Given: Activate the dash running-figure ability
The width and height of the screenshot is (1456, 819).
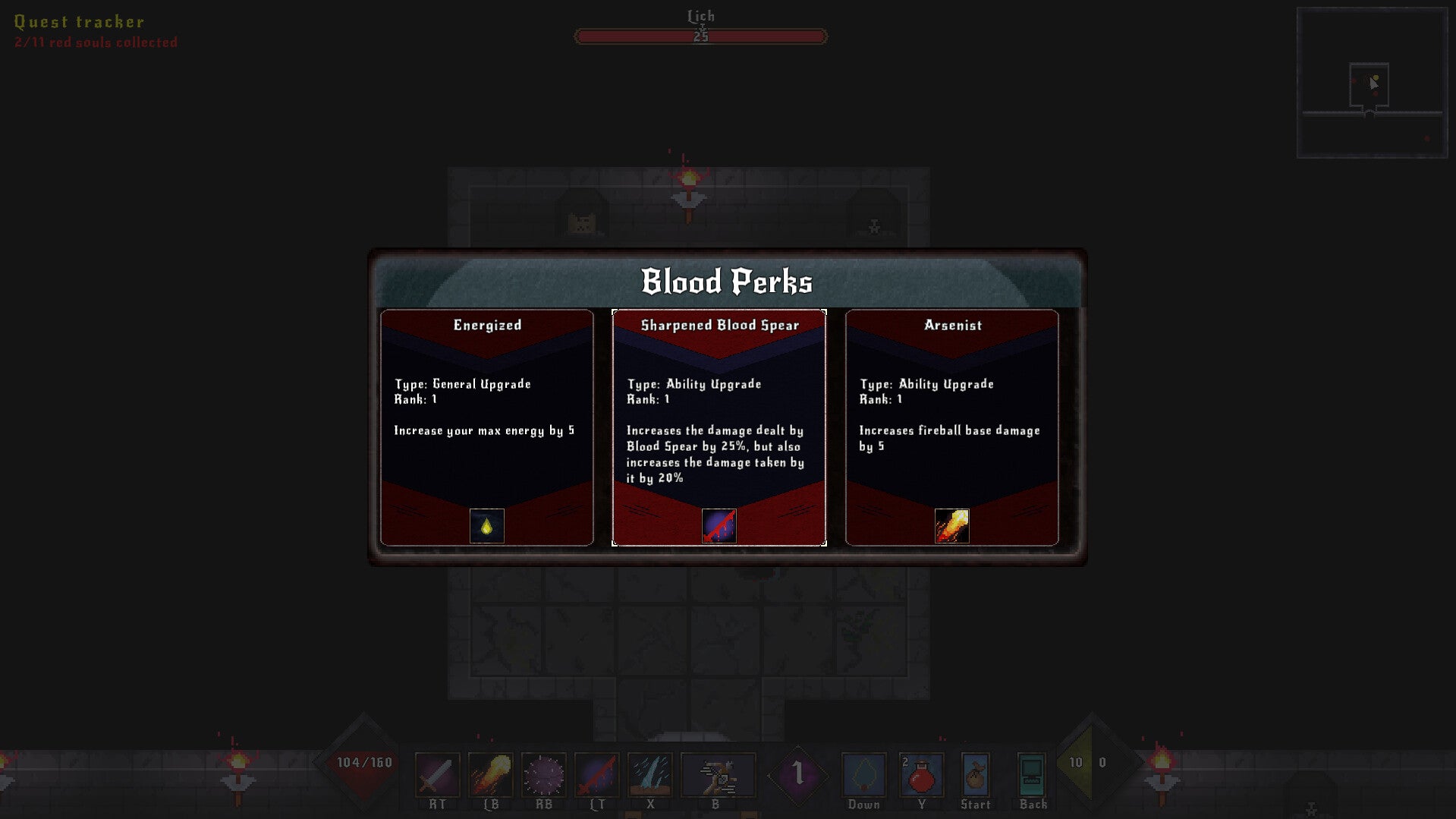Looking at the screenshot, I should 718,775.
